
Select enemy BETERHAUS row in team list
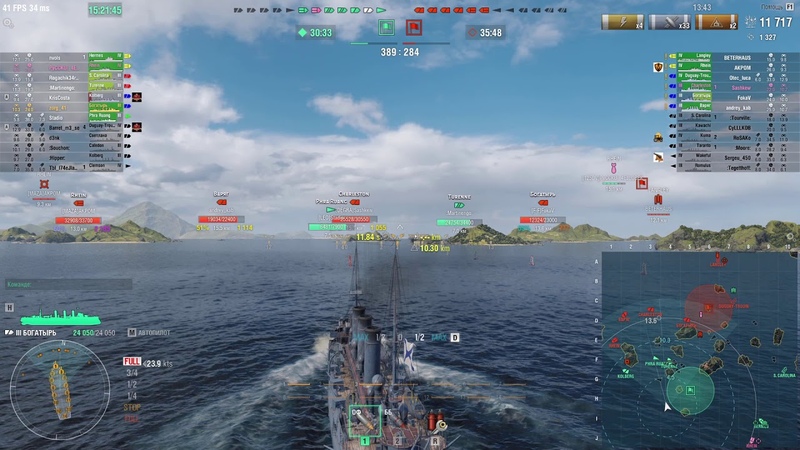(735, 59)
